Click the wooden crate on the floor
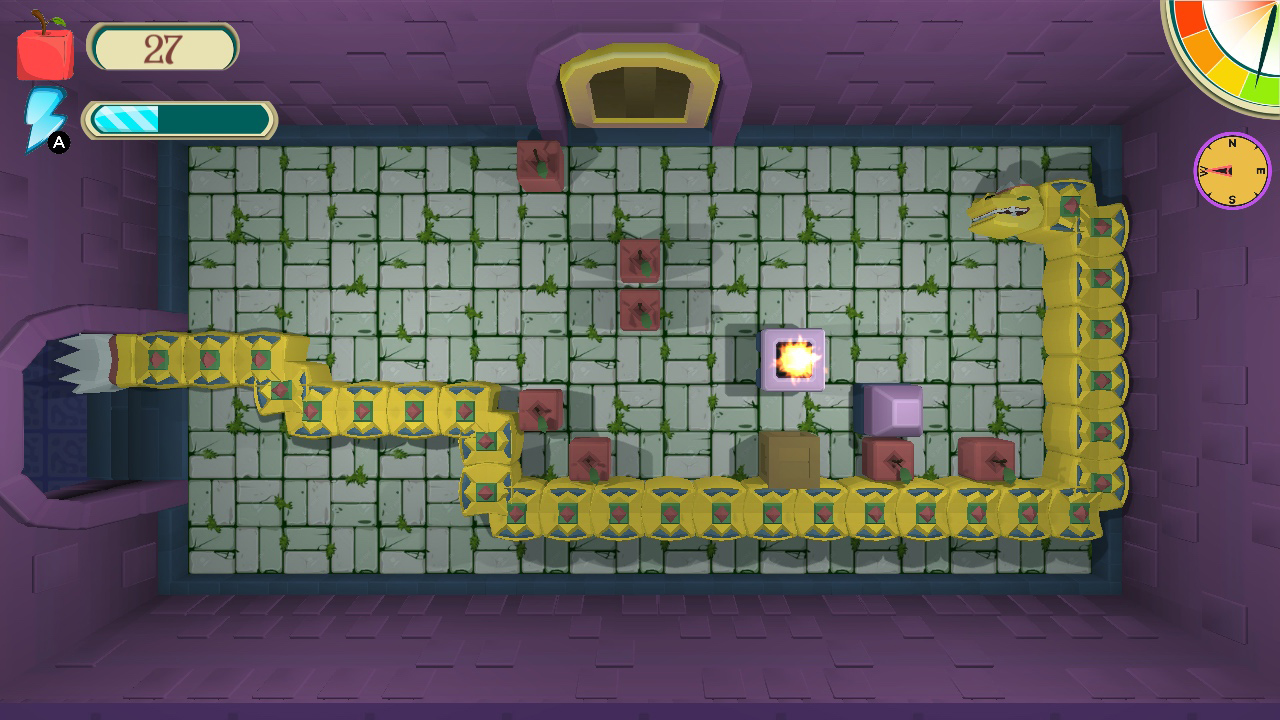1280x720 pixels. click(789, 460)
